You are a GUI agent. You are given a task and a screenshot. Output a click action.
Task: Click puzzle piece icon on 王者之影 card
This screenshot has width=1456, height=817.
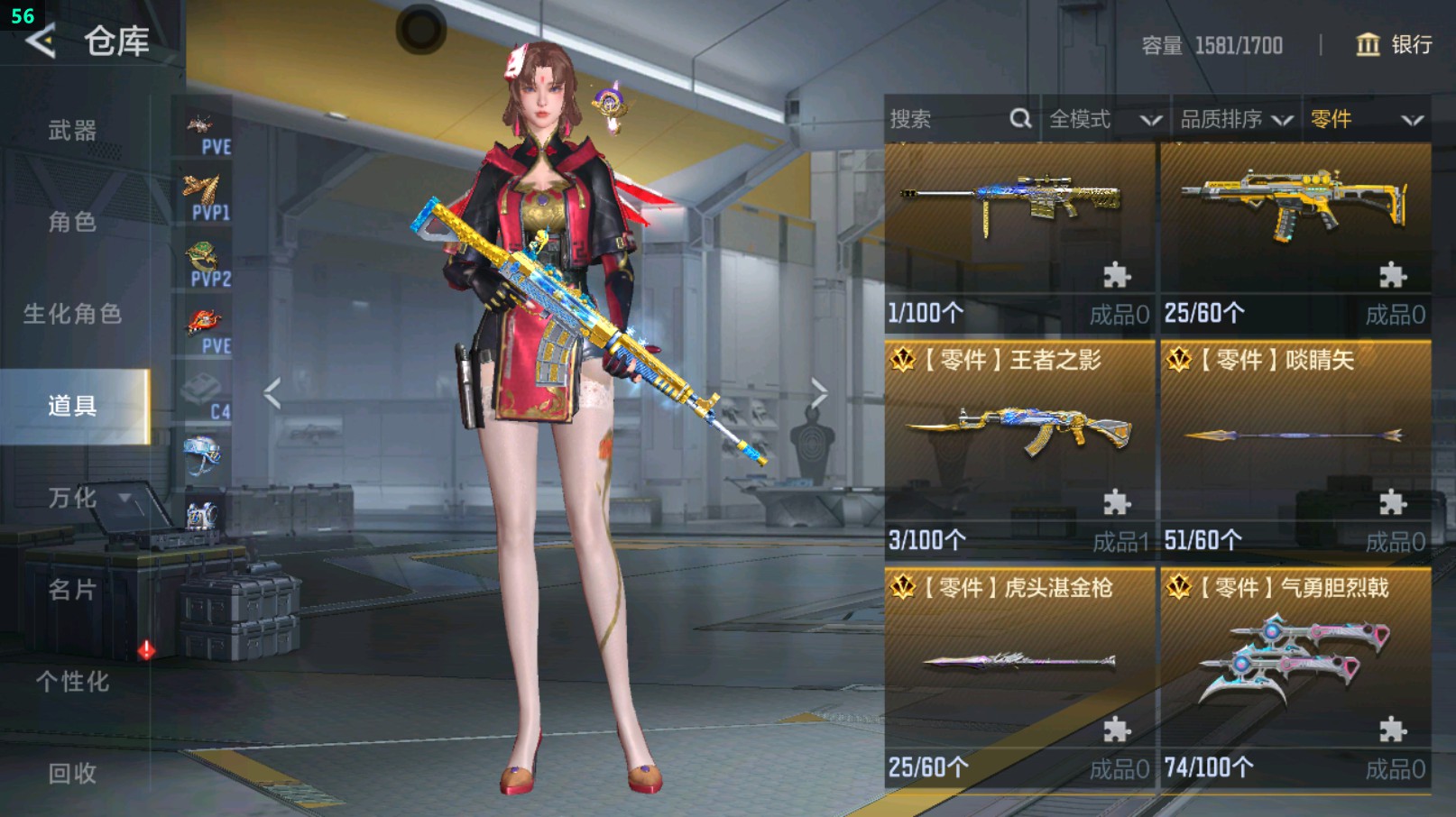1114,502
